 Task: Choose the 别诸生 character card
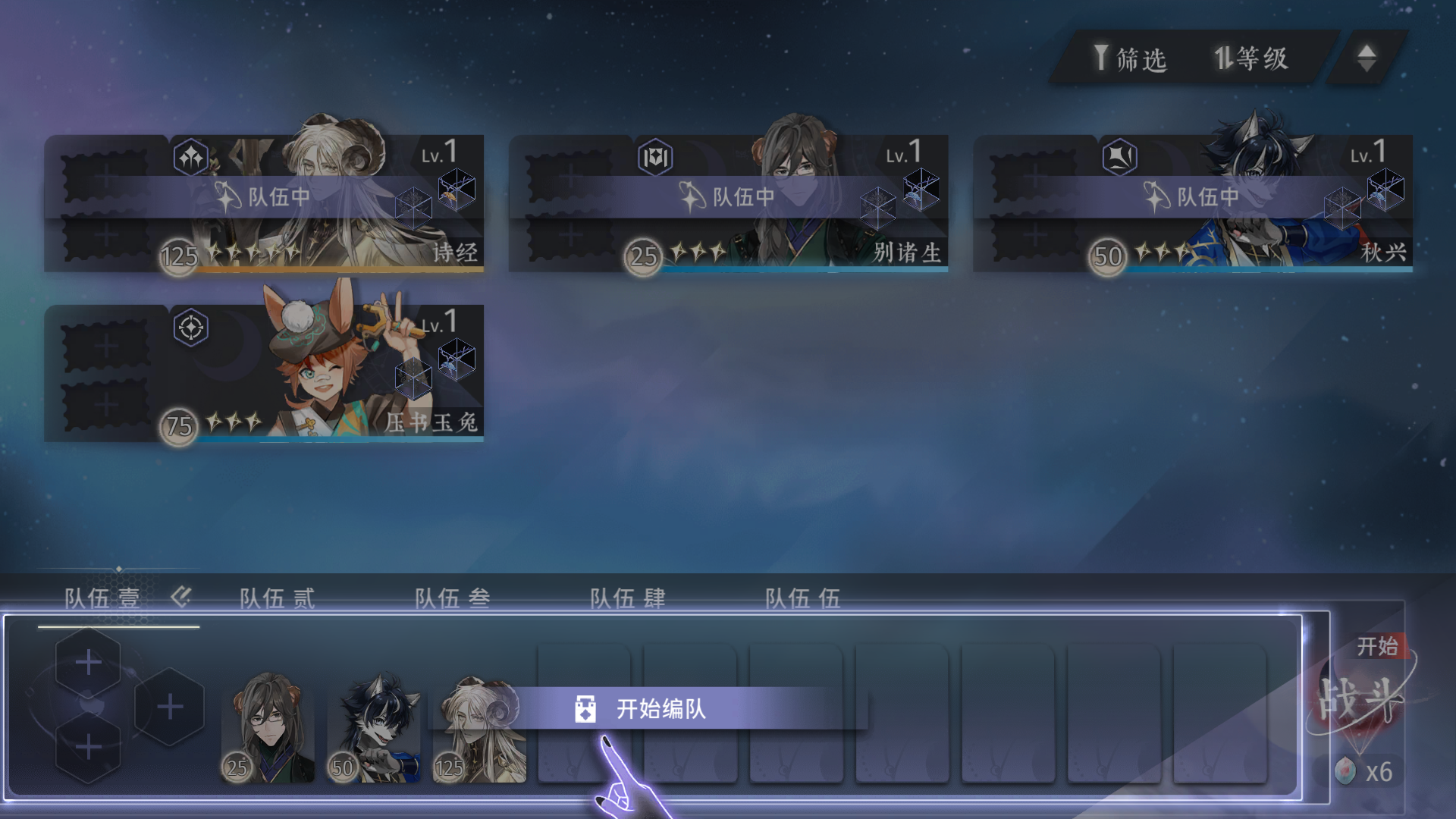[x=766, y=205]
